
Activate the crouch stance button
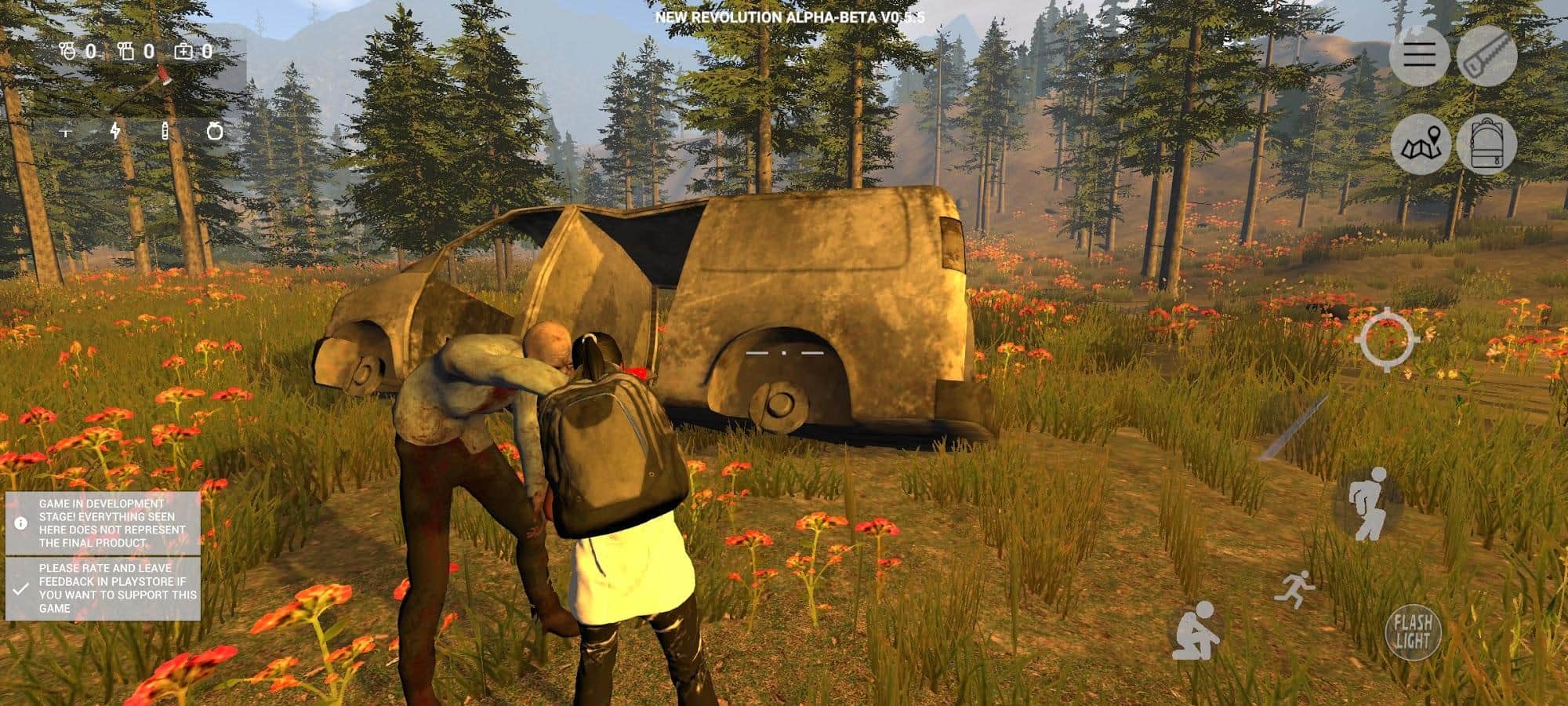[x=1195, y=630]
